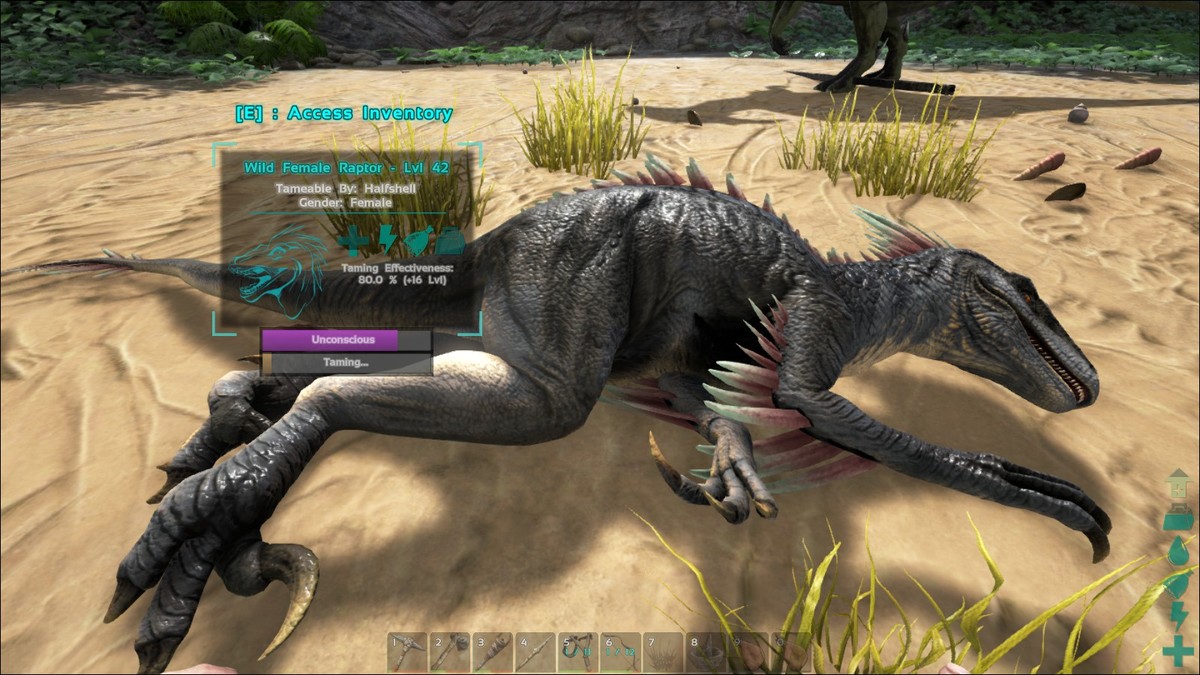
Task: Select the spear in hotbar slot 4
Action: (x=535, y=652)
